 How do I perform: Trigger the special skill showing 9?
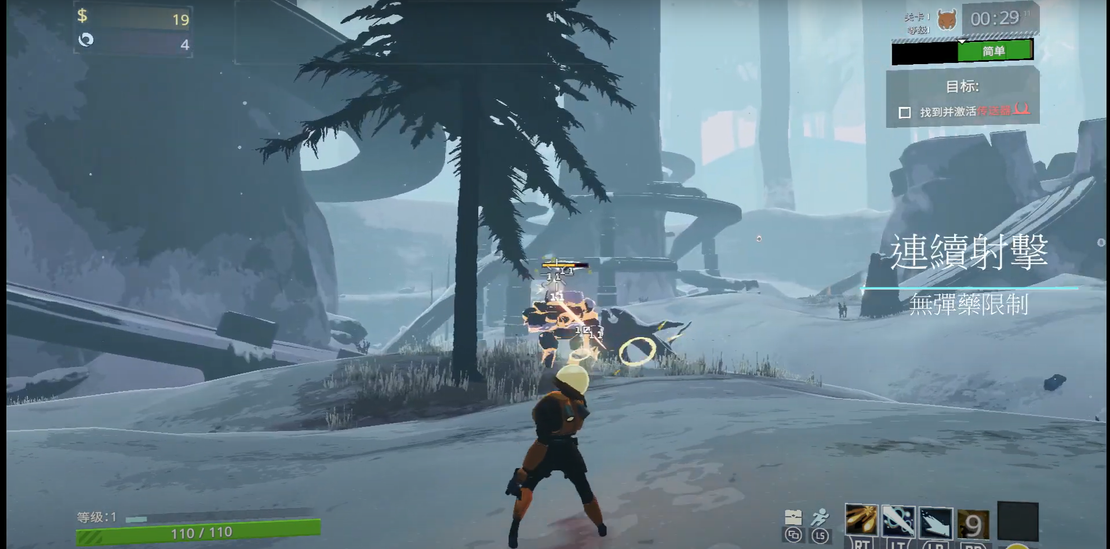pos(974,522)
